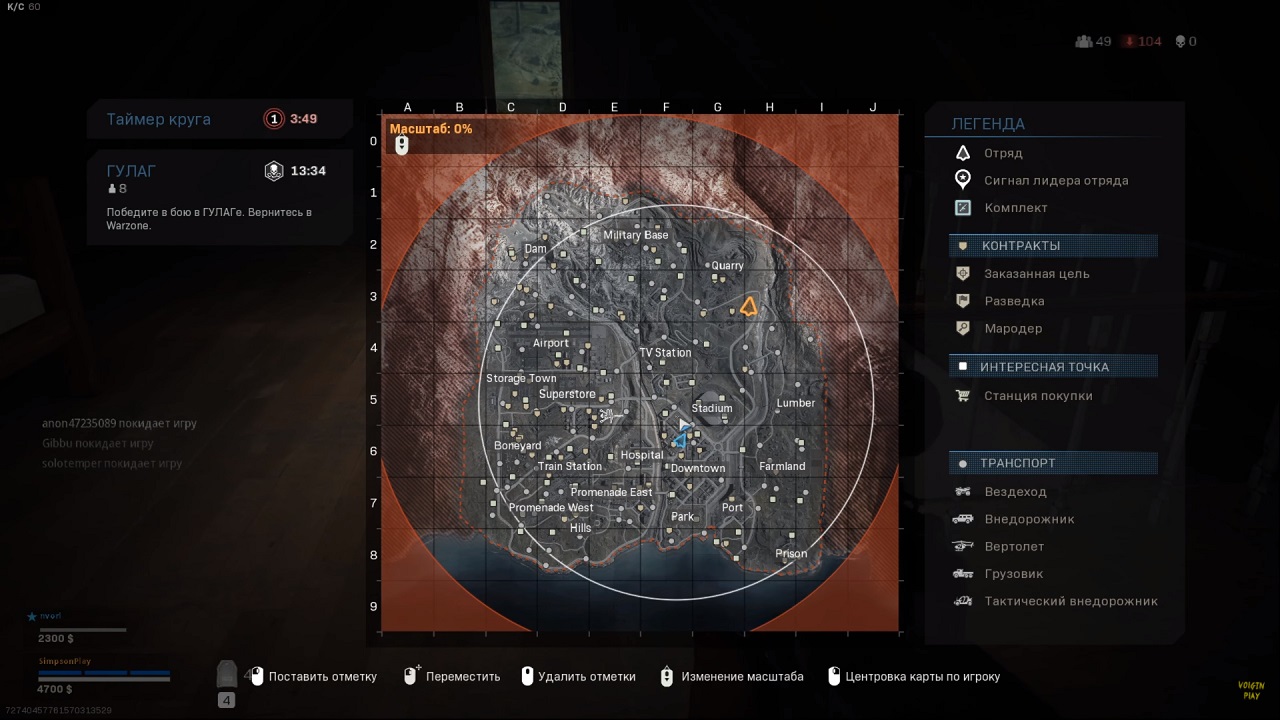Select the Dam location on the map
Screen dimensions: 1280x720
point(535,249)
